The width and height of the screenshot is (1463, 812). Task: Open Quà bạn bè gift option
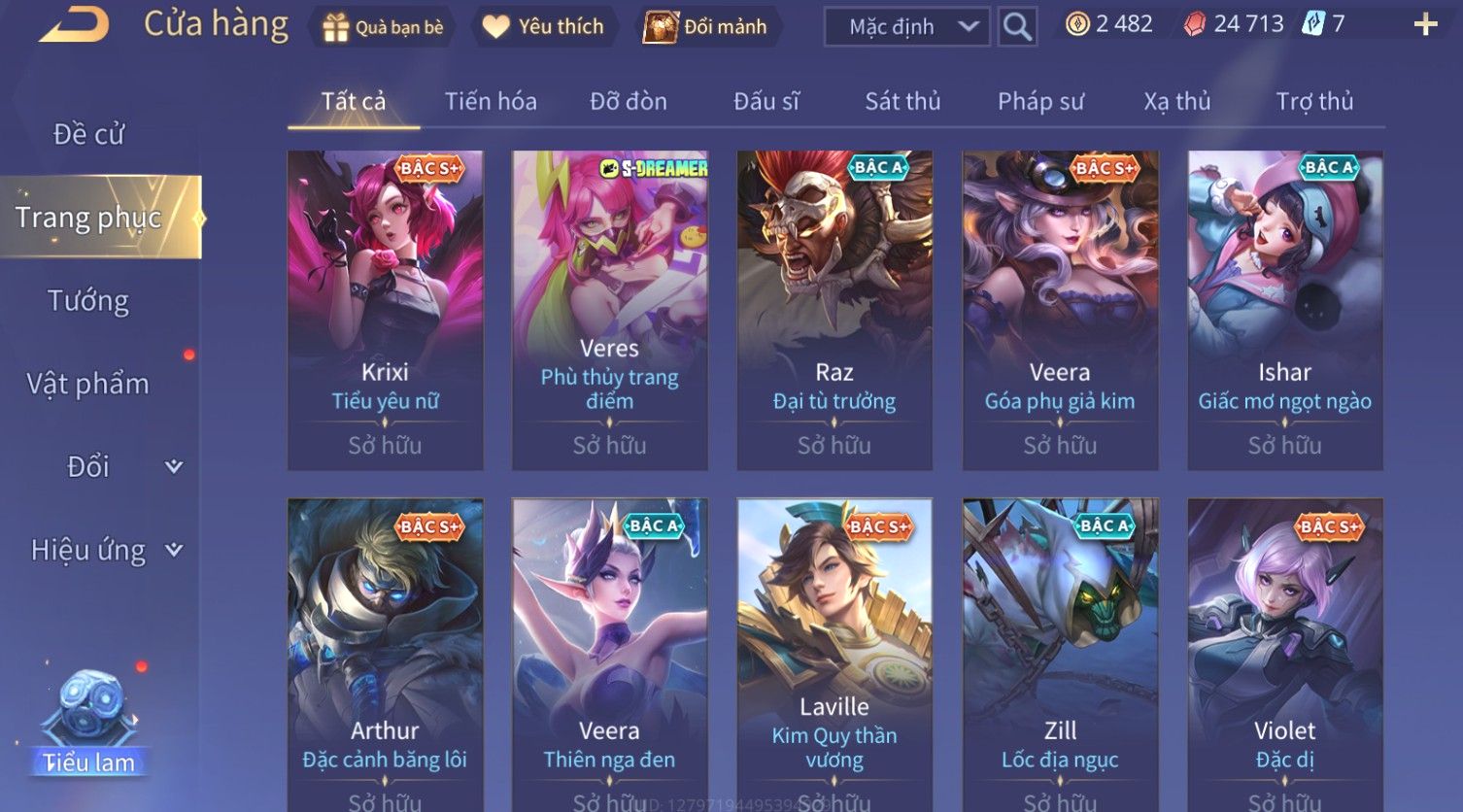pos(383,27)
